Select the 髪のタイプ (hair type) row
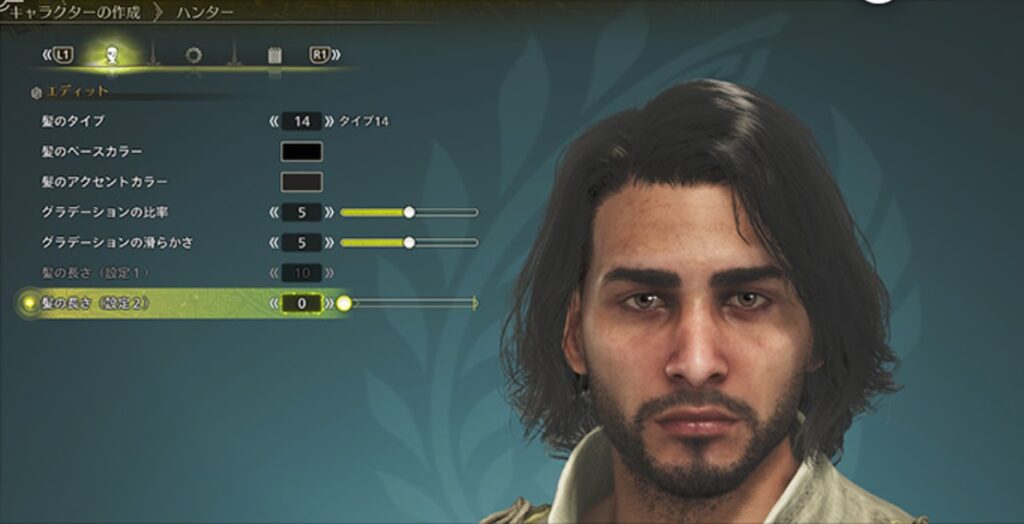The image size is (1024, 524). [x=73, y=121]
